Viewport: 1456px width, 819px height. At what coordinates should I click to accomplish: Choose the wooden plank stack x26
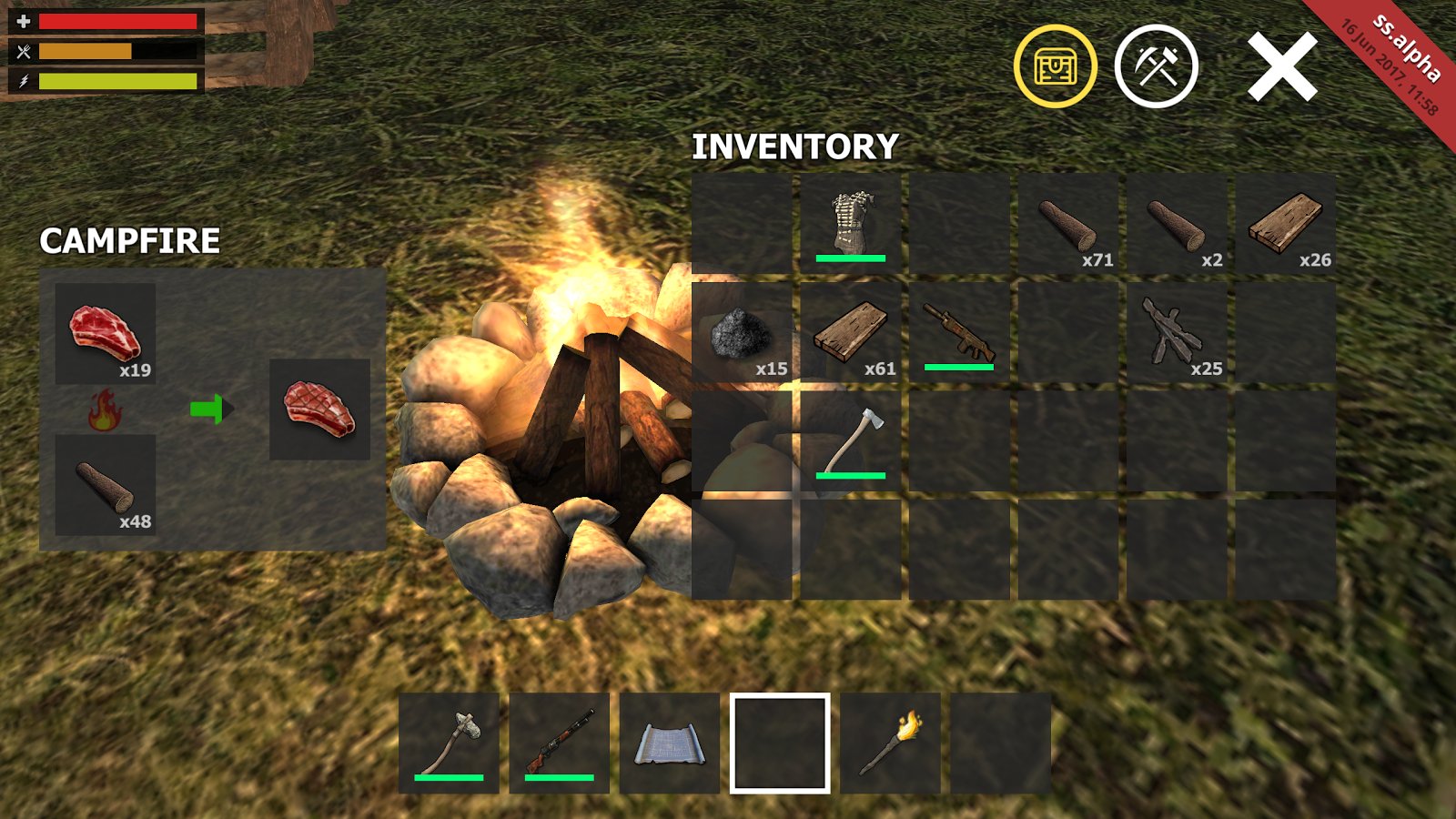[x=1285, y=223]
